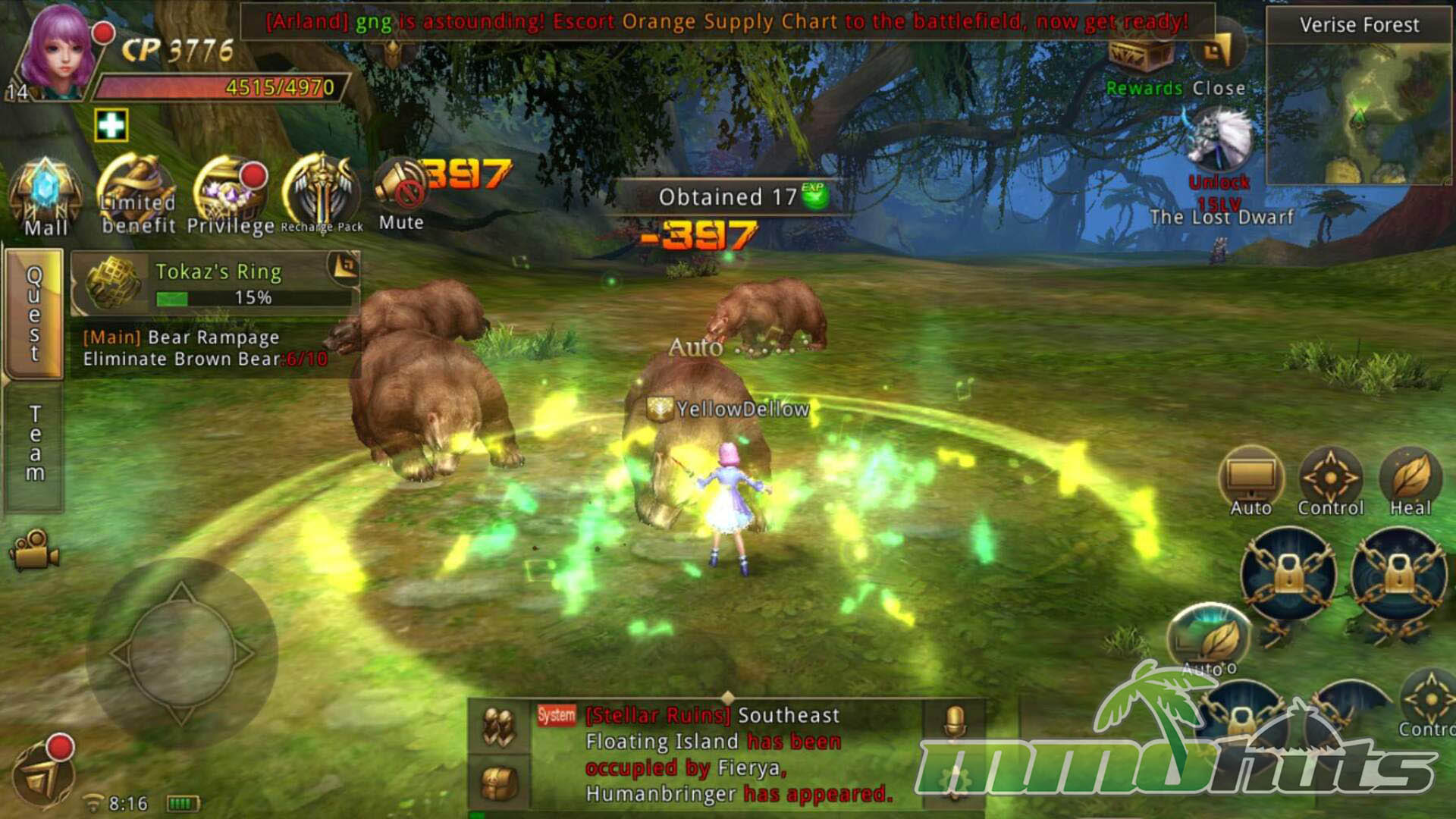Select the Quest tab
1456x819 pixels.
pyautogui.click(x=34, y=313)
